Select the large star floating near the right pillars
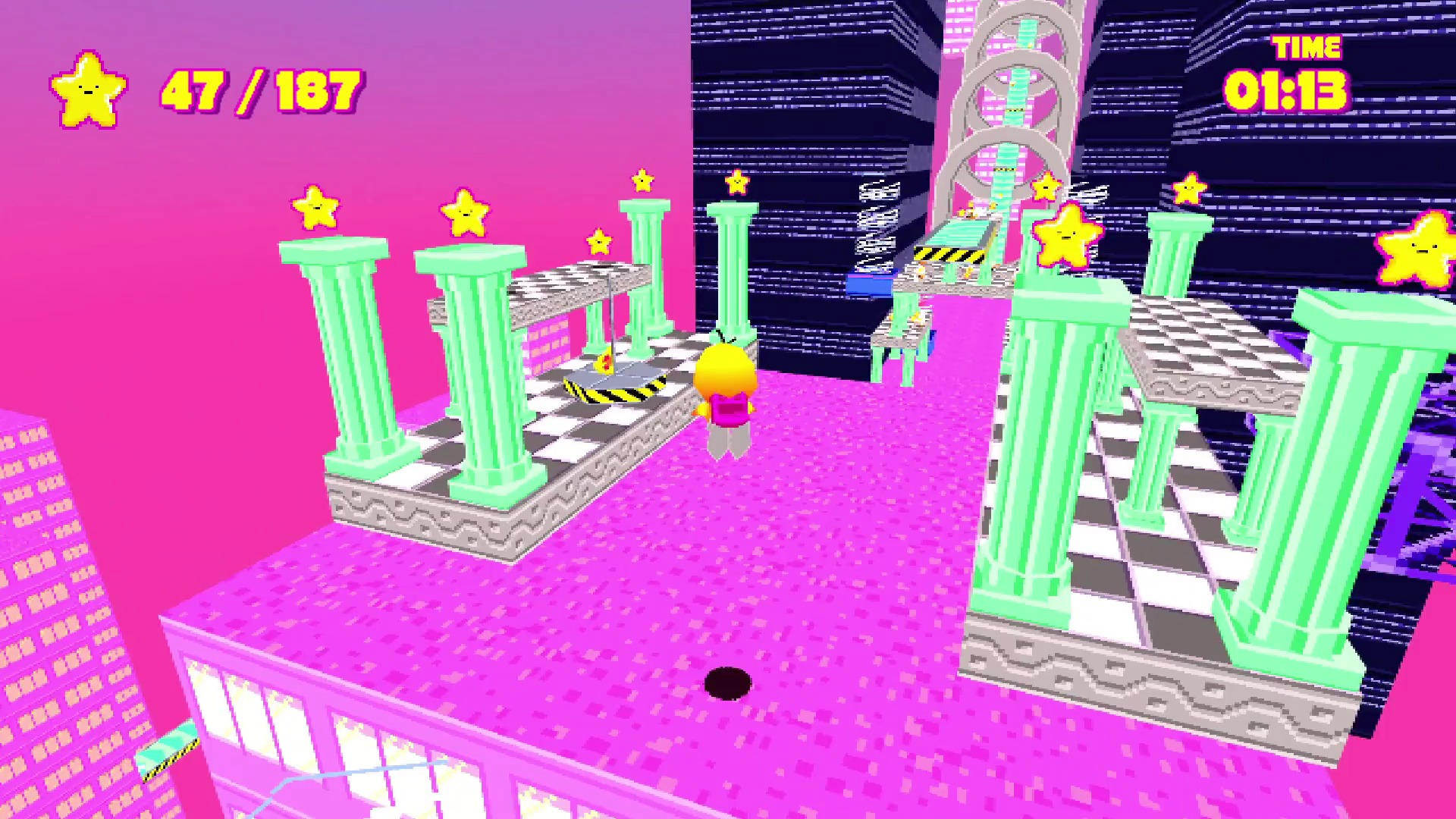The height and width of the screenshot is (819, 1456). (1065, 239)
